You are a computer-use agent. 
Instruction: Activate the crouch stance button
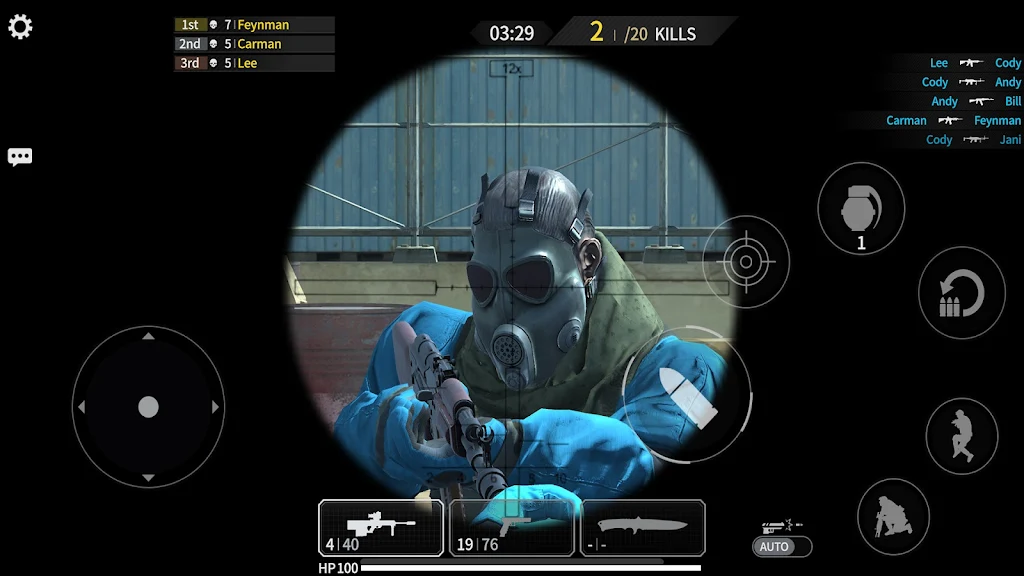click(x=893, y=516)
